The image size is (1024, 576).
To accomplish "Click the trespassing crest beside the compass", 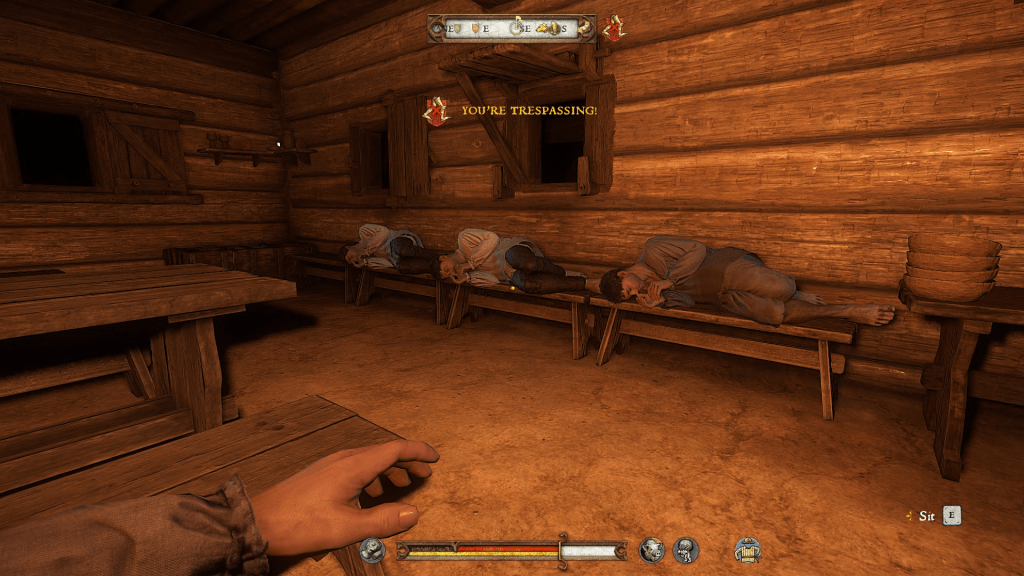I will pos(612,28).
